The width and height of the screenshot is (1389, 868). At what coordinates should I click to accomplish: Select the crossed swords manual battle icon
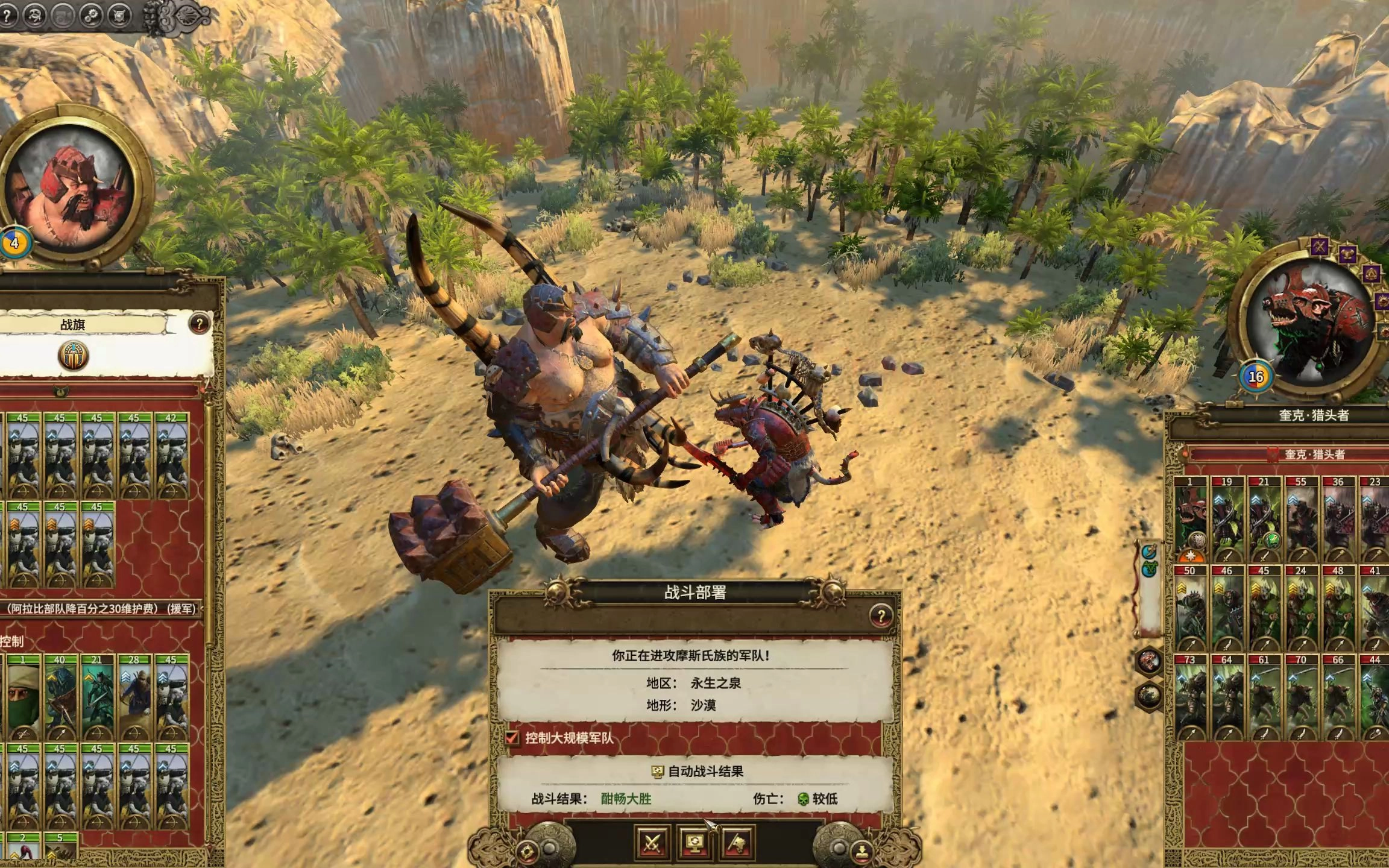pos(653,842)
